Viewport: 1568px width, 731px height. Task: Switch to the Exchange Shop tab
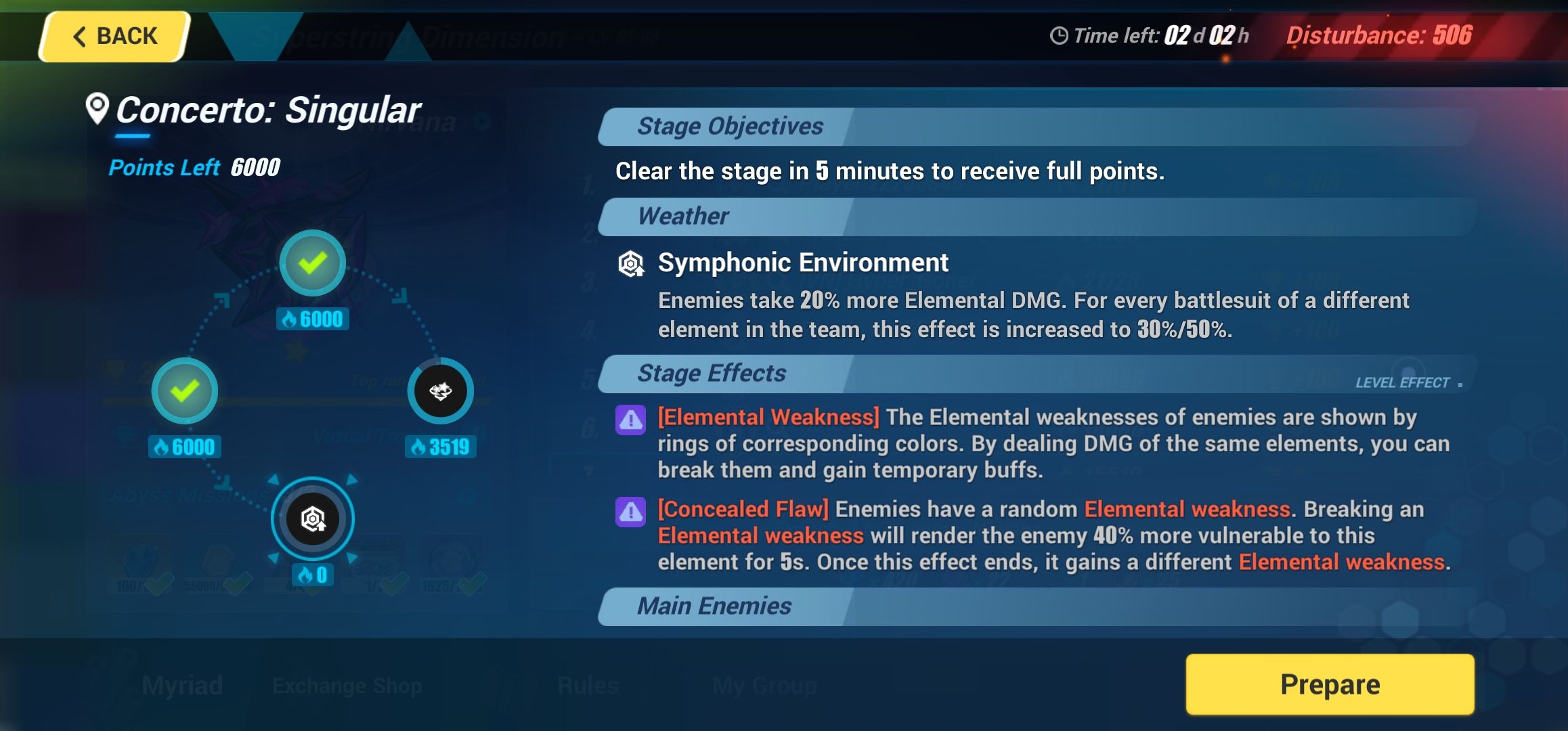(x=347, y=685)
